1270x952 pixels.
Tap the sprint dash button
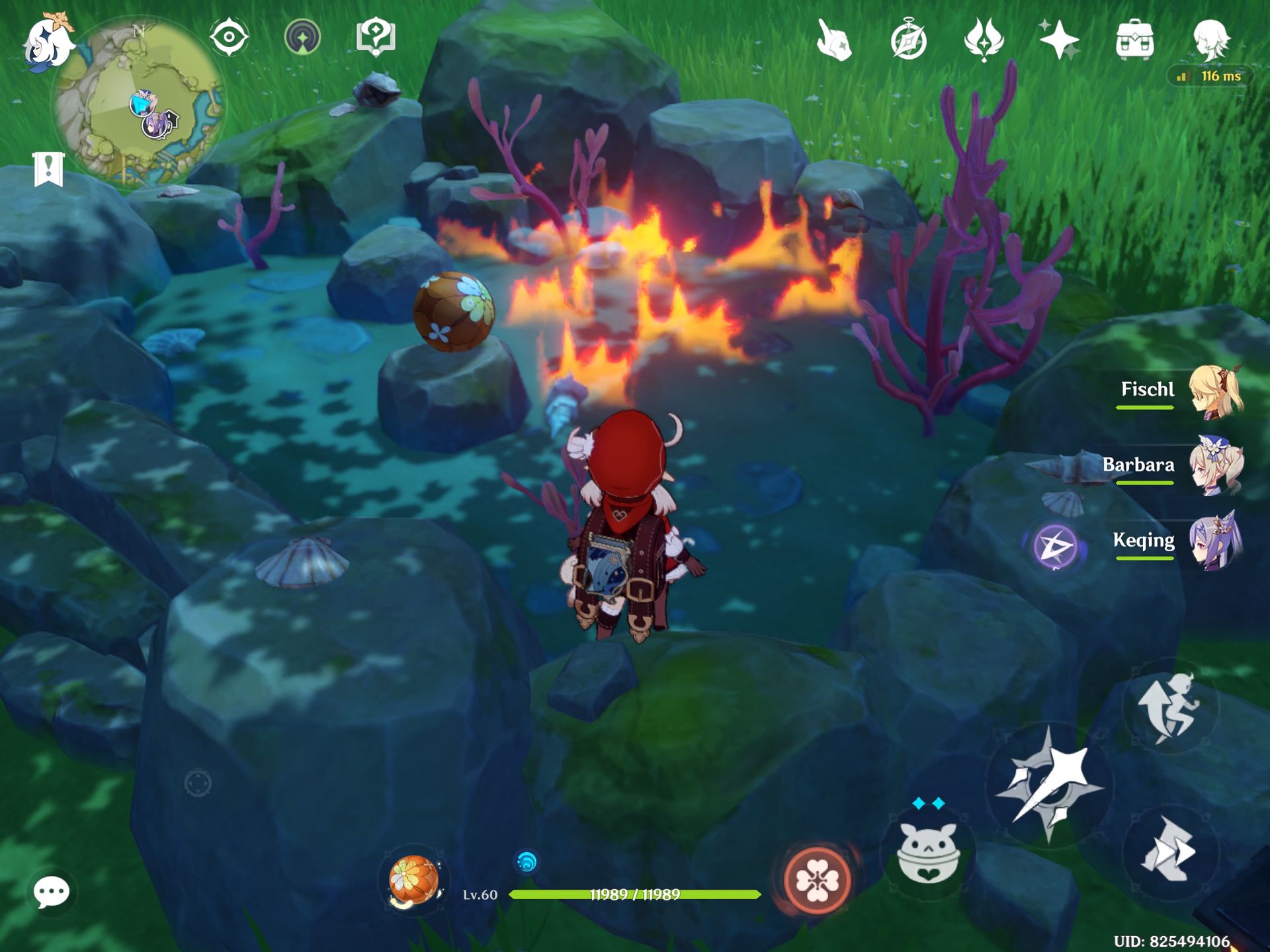(x=1169, y=852)
